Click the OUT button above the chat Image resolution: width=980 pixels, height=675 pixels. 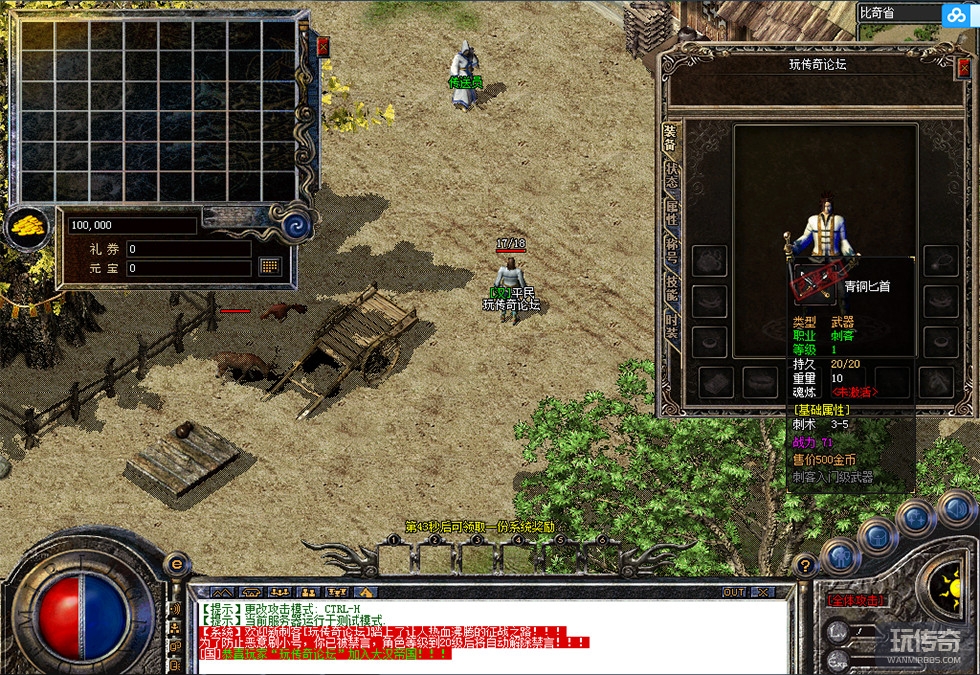pos(735,592)
